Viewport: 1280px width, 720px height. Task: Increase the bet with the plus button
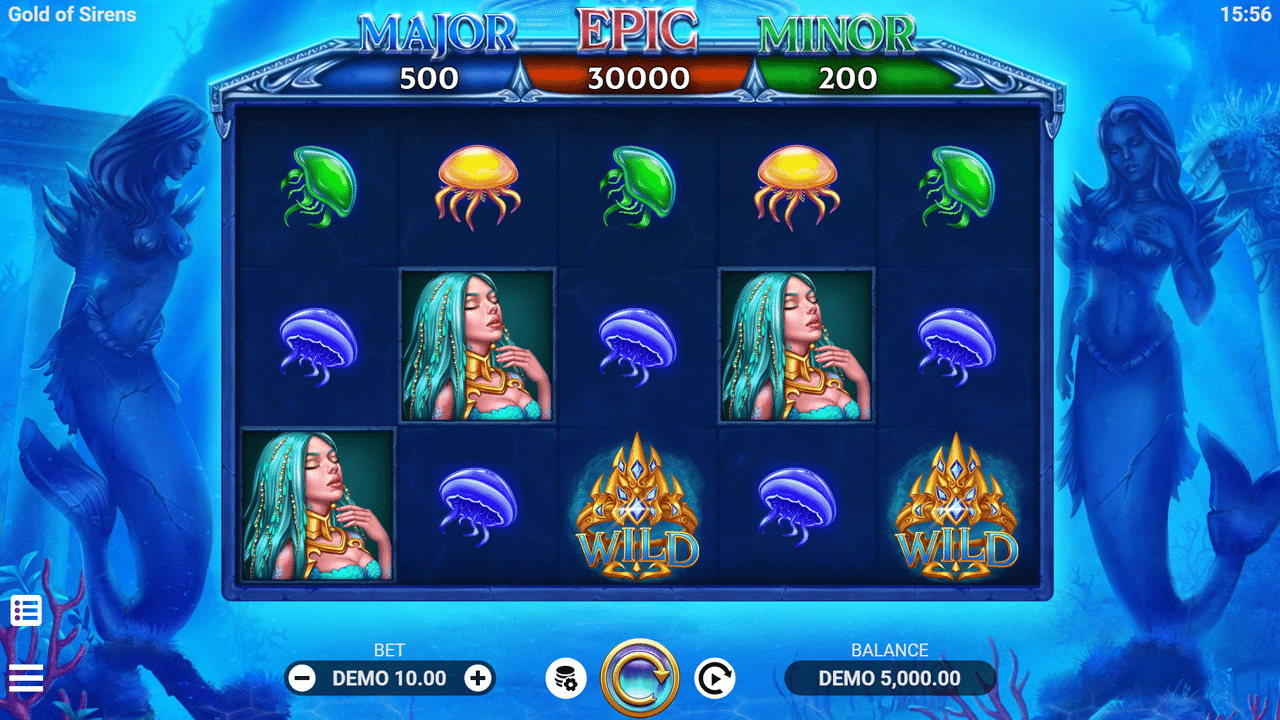[478, 678]
